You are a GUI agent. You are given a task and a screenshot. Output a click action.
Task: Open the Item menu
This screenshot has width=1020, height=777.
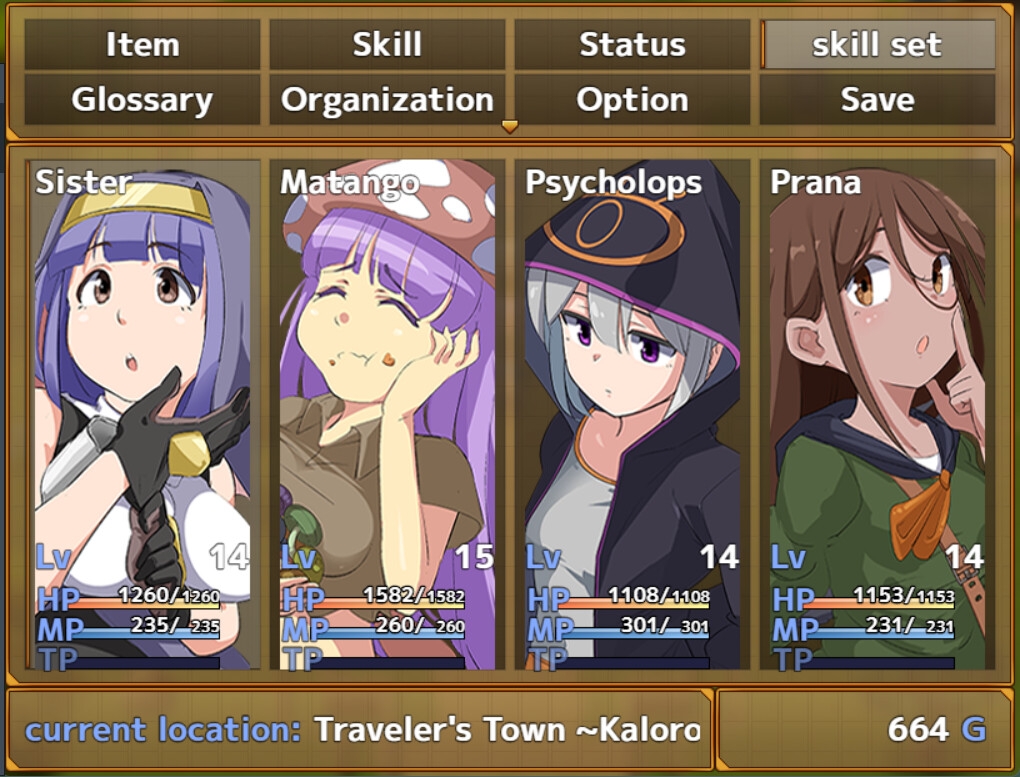pos(142,45)
